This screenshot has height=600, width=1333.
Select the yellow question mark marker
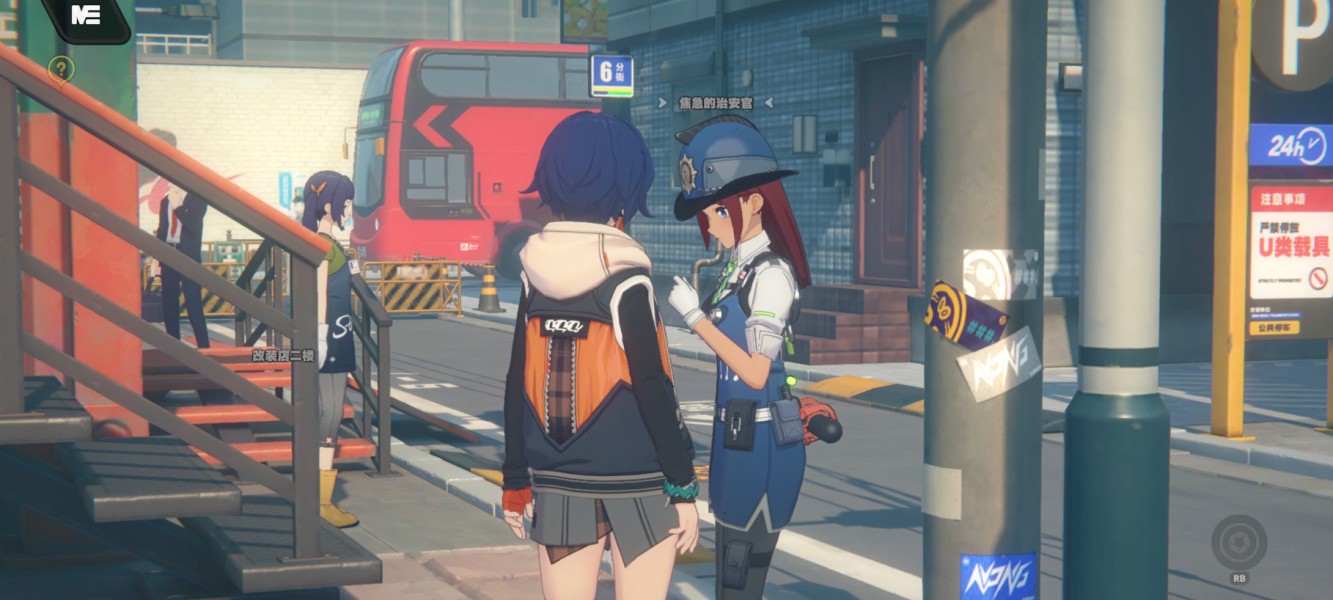click(x=61, y=69)
